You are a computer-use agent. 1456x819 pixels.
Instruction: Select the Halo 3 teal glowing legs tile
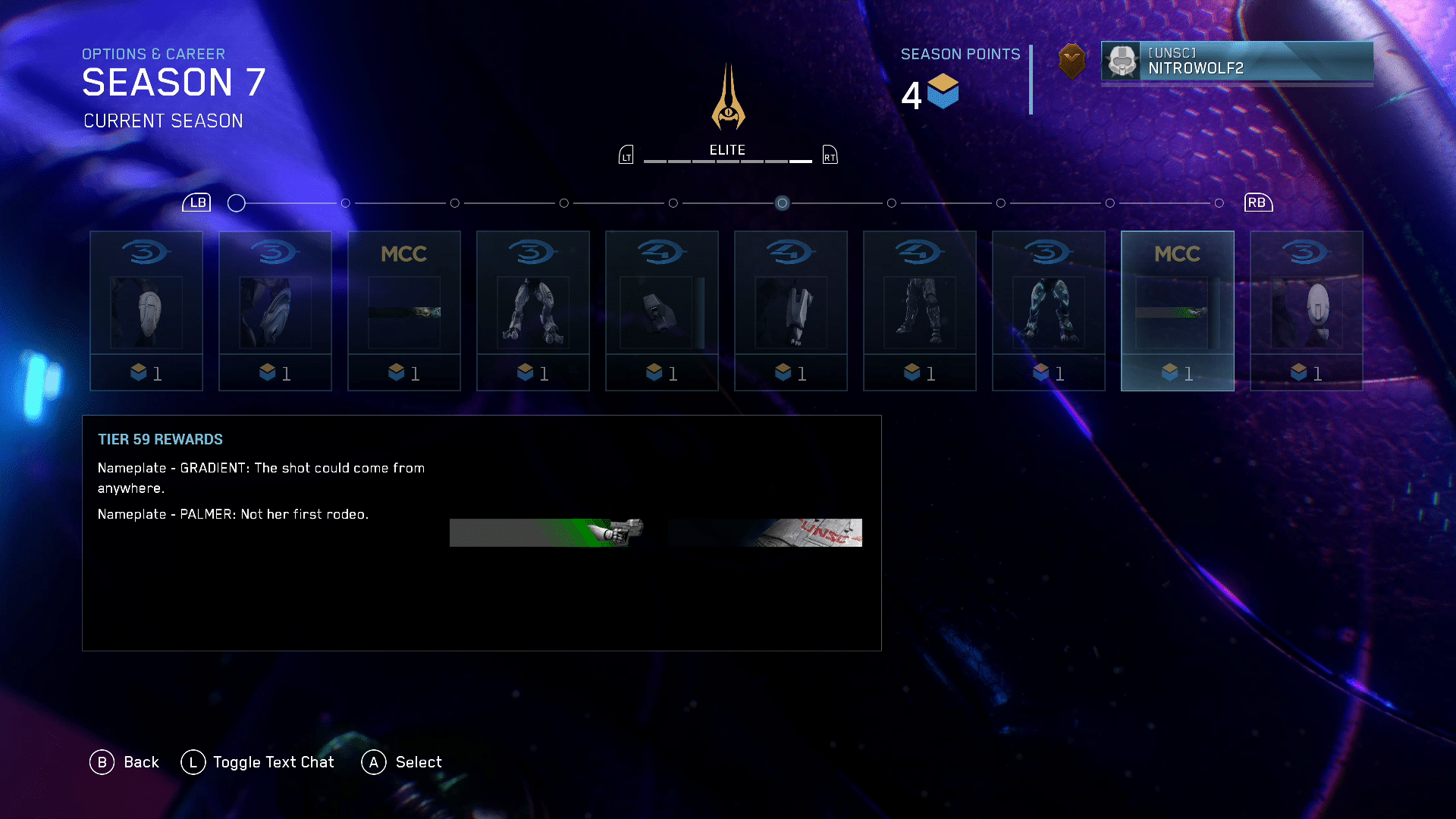(1048, 311)
